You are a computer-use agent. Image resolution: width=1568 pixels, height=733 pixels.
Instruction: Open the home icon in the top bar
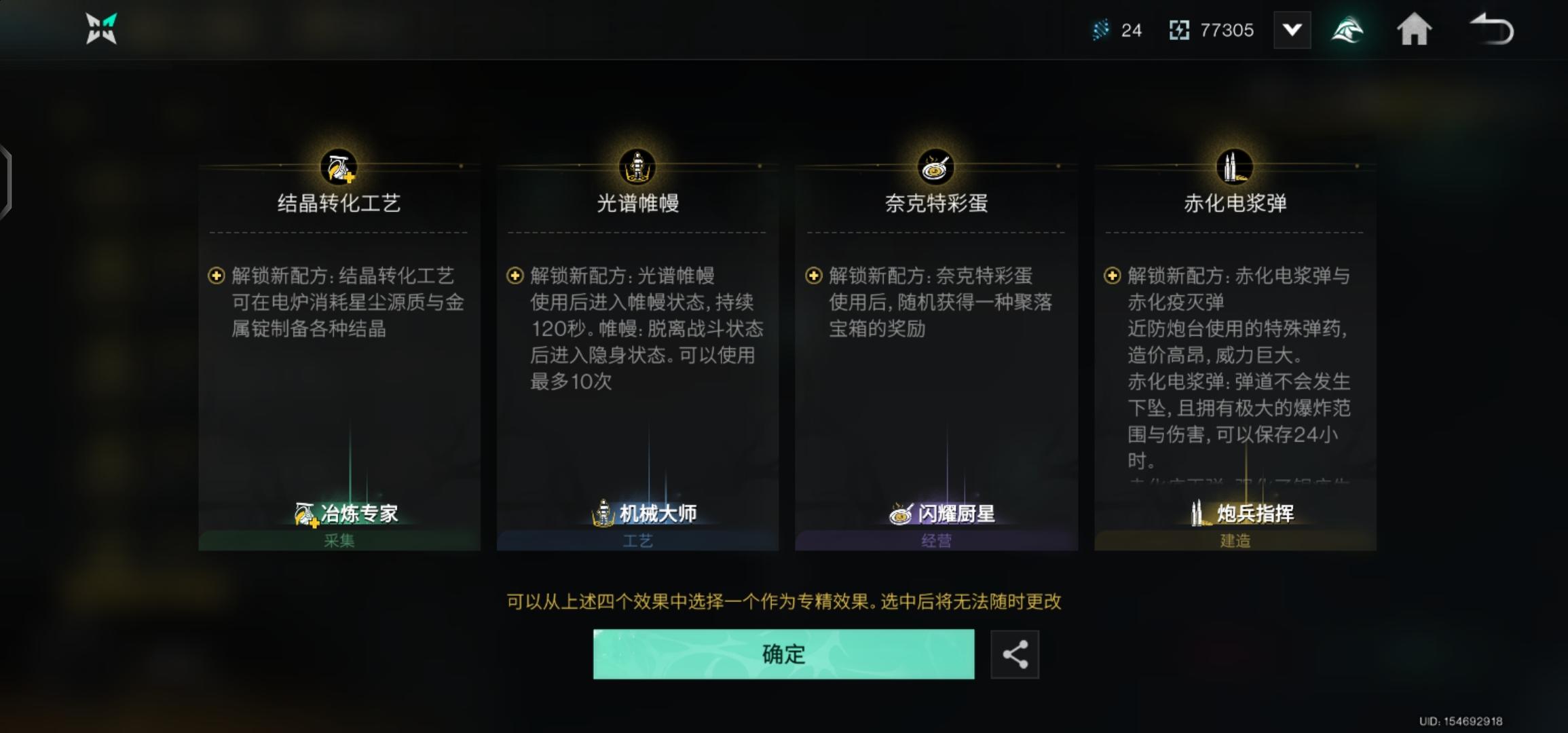1414,29
